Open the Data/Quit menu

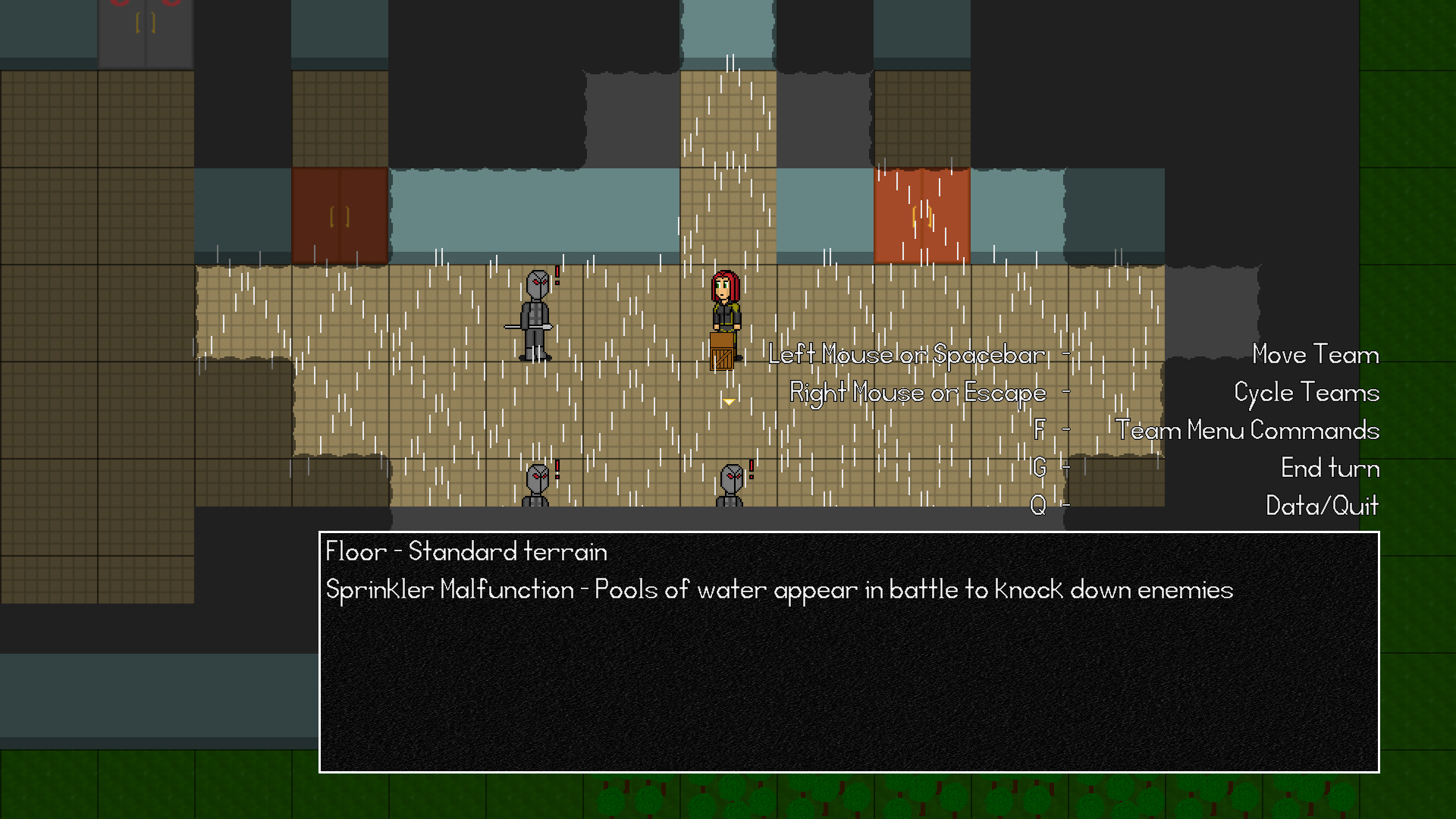pos(1323,506)
